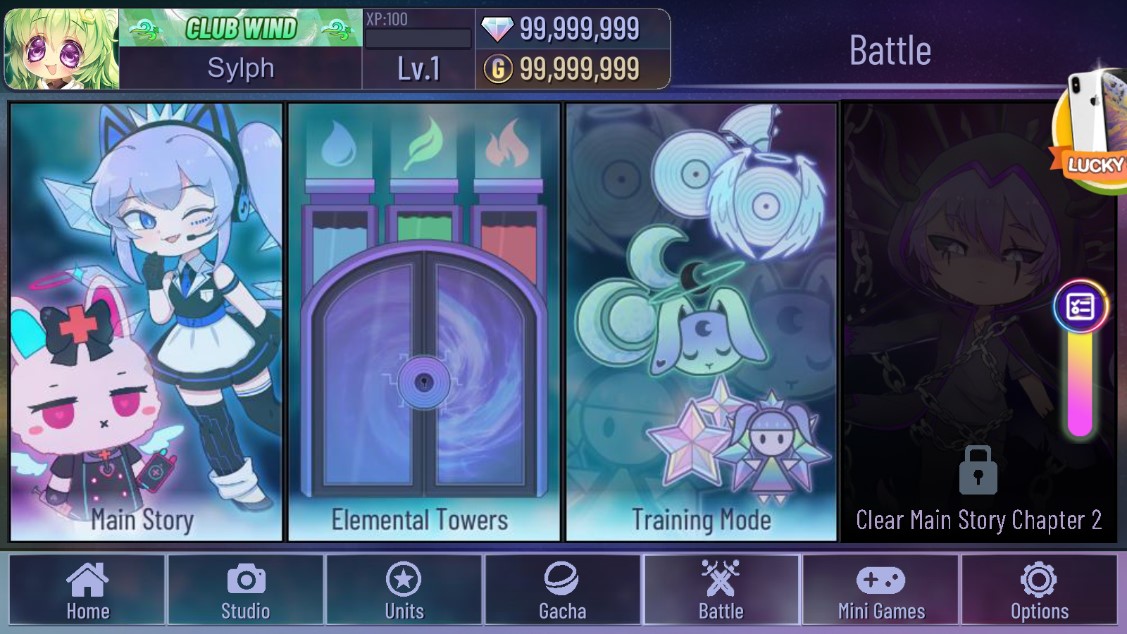
Task: Switch to the Units tab
Action: pos(404,590)
